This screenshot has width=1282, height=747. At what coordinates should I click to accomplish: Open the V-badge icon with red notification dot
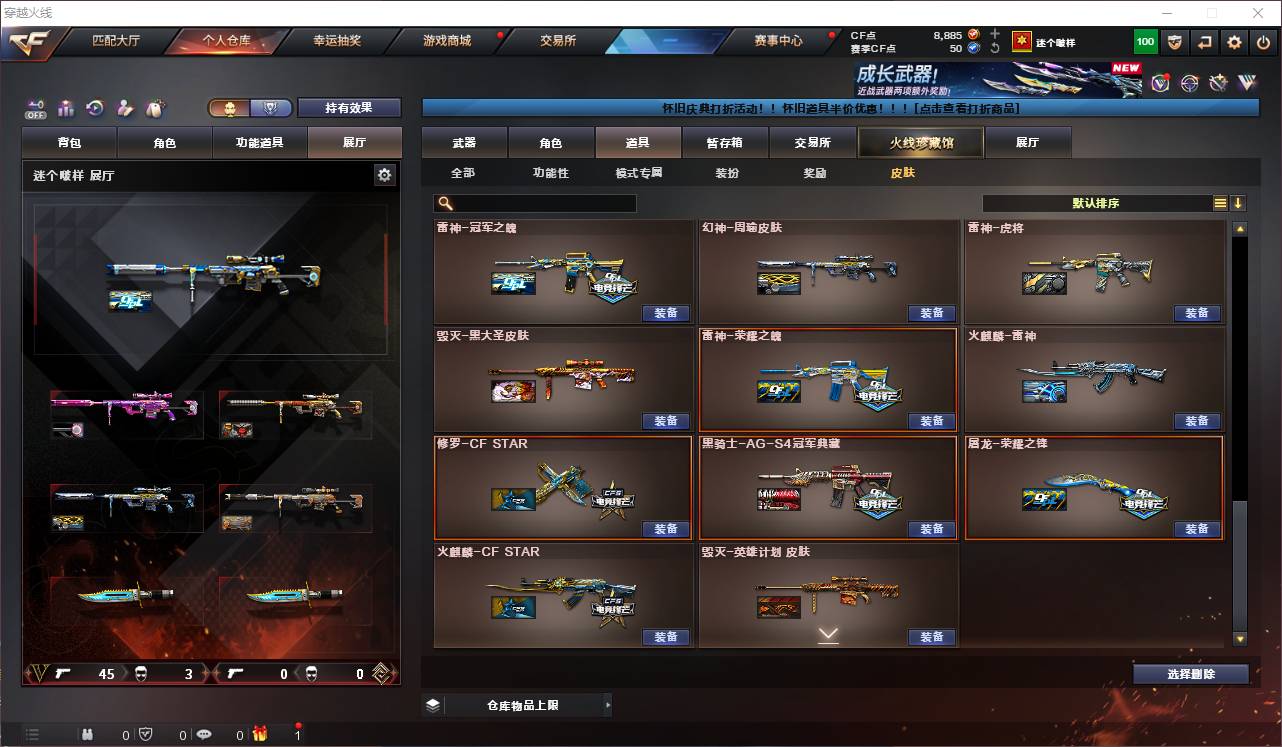point(1161,83)
